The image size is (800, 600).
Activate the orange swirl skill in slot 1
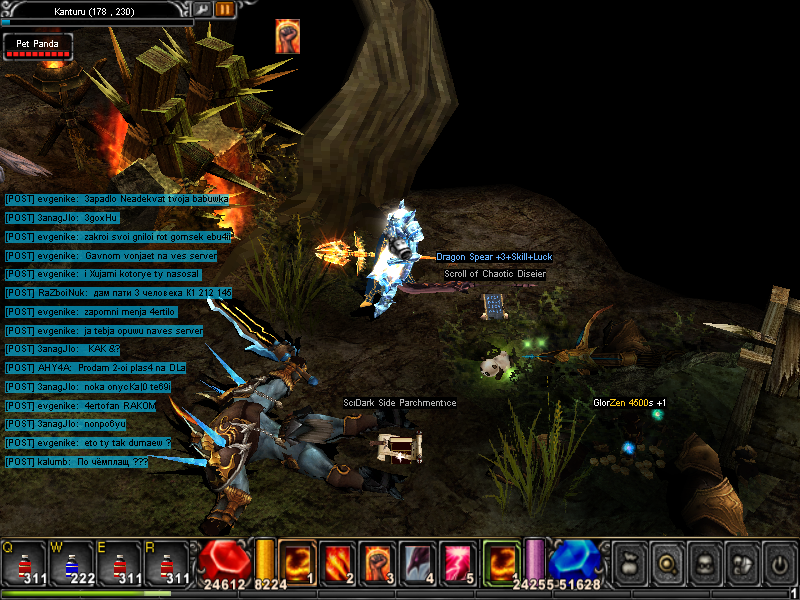tap(297, 561)
